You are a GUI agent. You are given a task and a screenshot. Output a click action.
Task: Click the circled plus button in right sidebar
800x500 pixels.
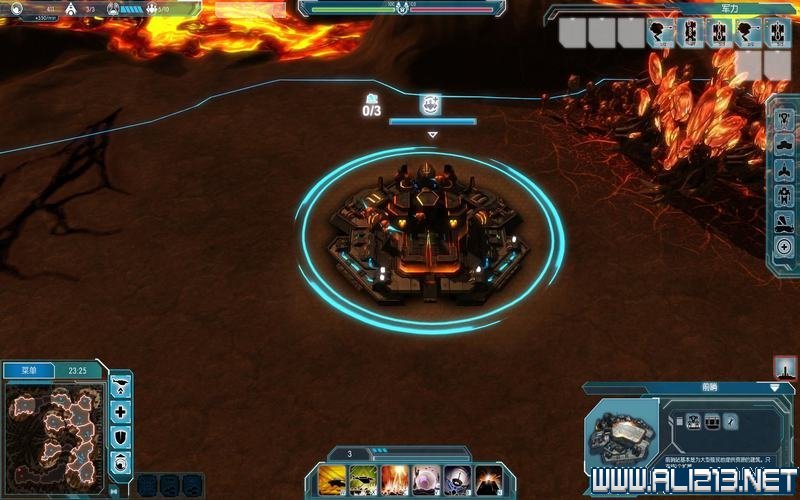(785, 247)
